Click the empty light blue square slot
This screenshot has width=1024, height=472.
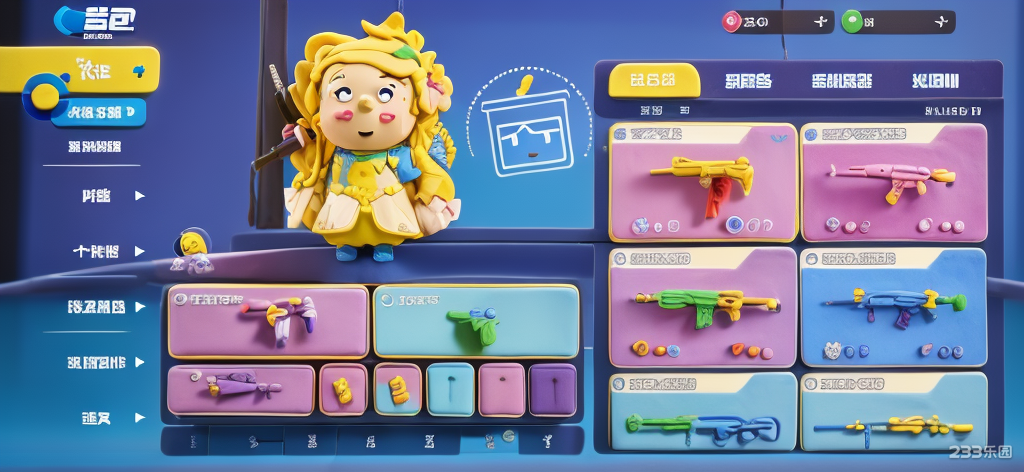[450, 389]
